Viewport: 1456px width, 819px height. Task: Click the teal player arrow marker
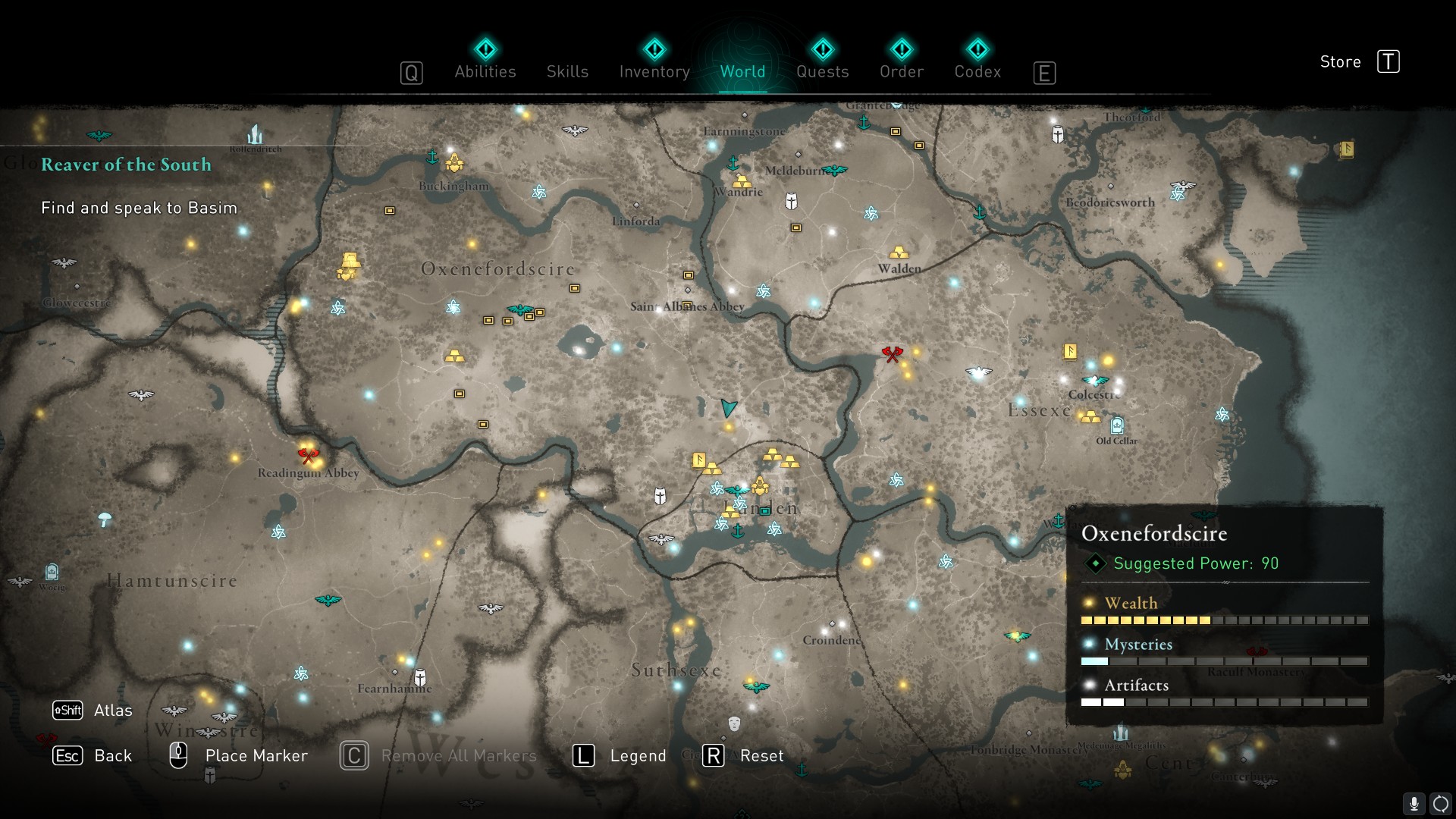729,408
